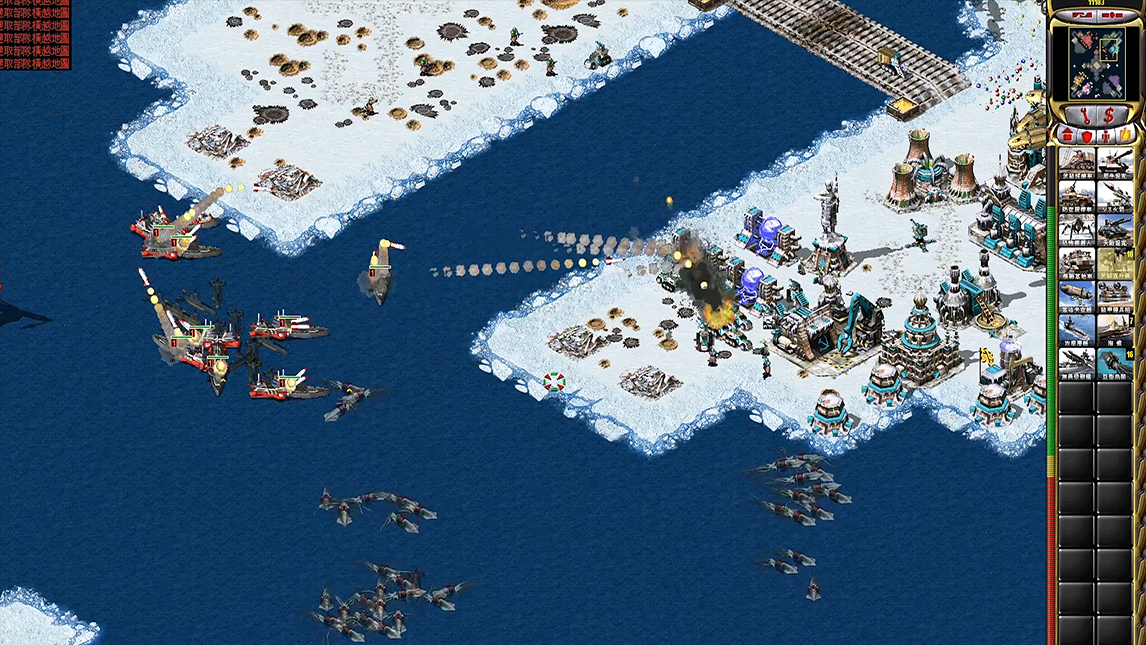Activate the wrench repair button

(1084, 115)
